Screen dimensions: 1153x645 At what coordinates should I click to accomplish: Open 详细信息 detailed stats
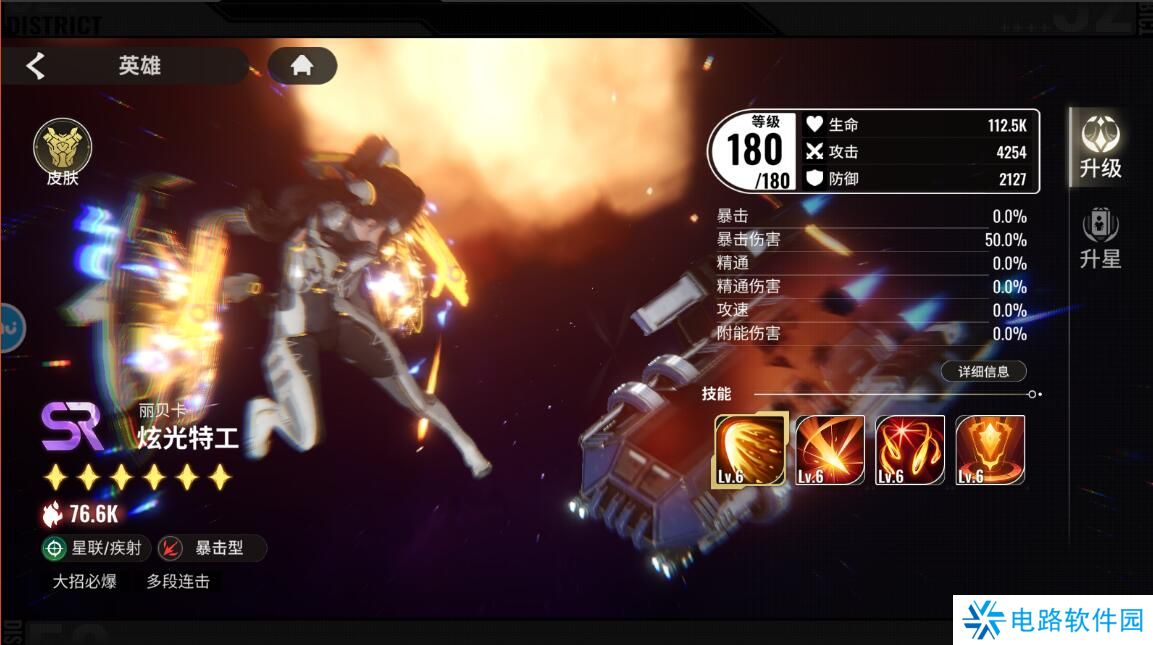[x=983, y=372]
